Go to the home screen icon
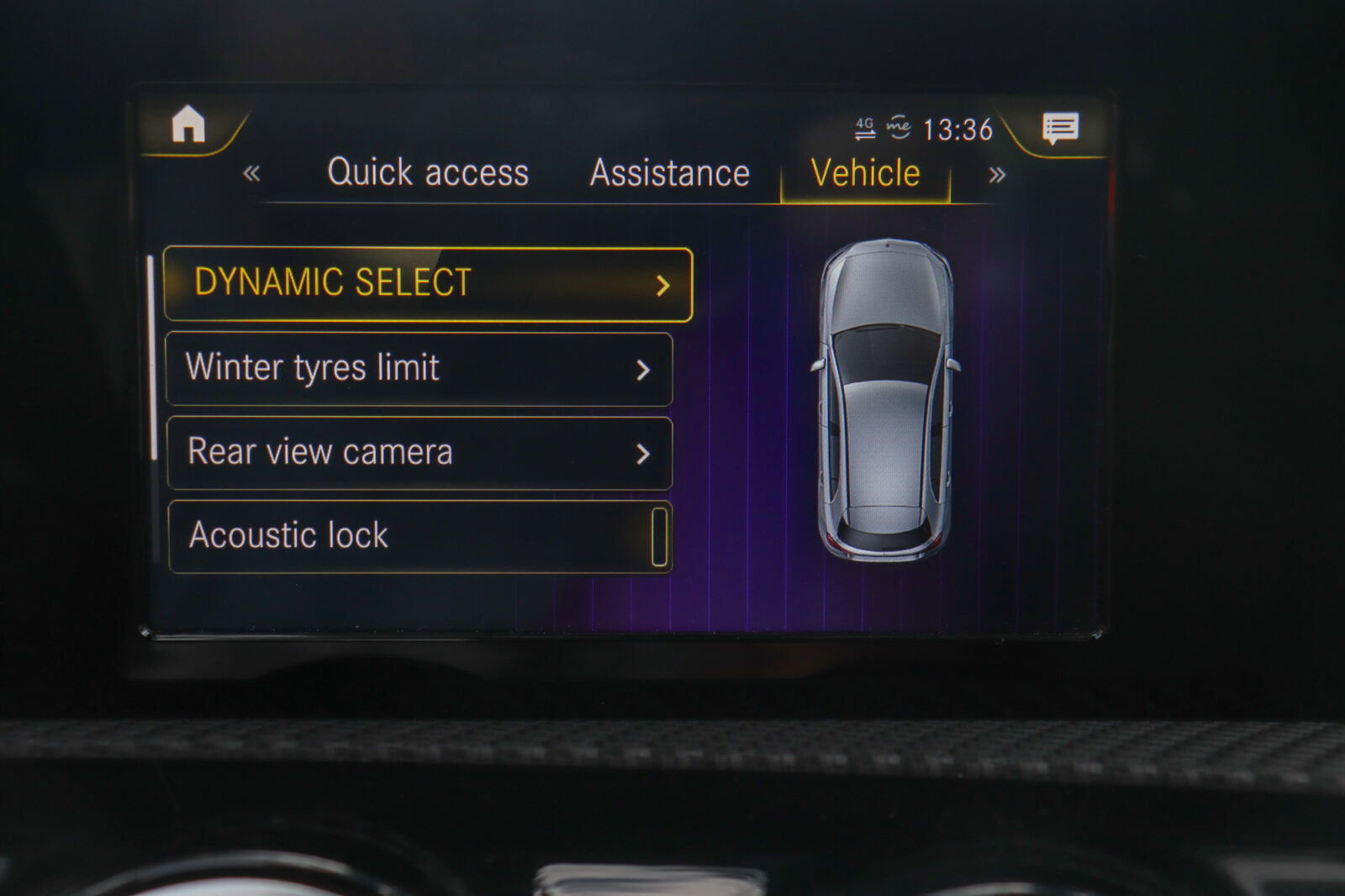The width and height of the screenshot is (1345, 896). (188, 125)
